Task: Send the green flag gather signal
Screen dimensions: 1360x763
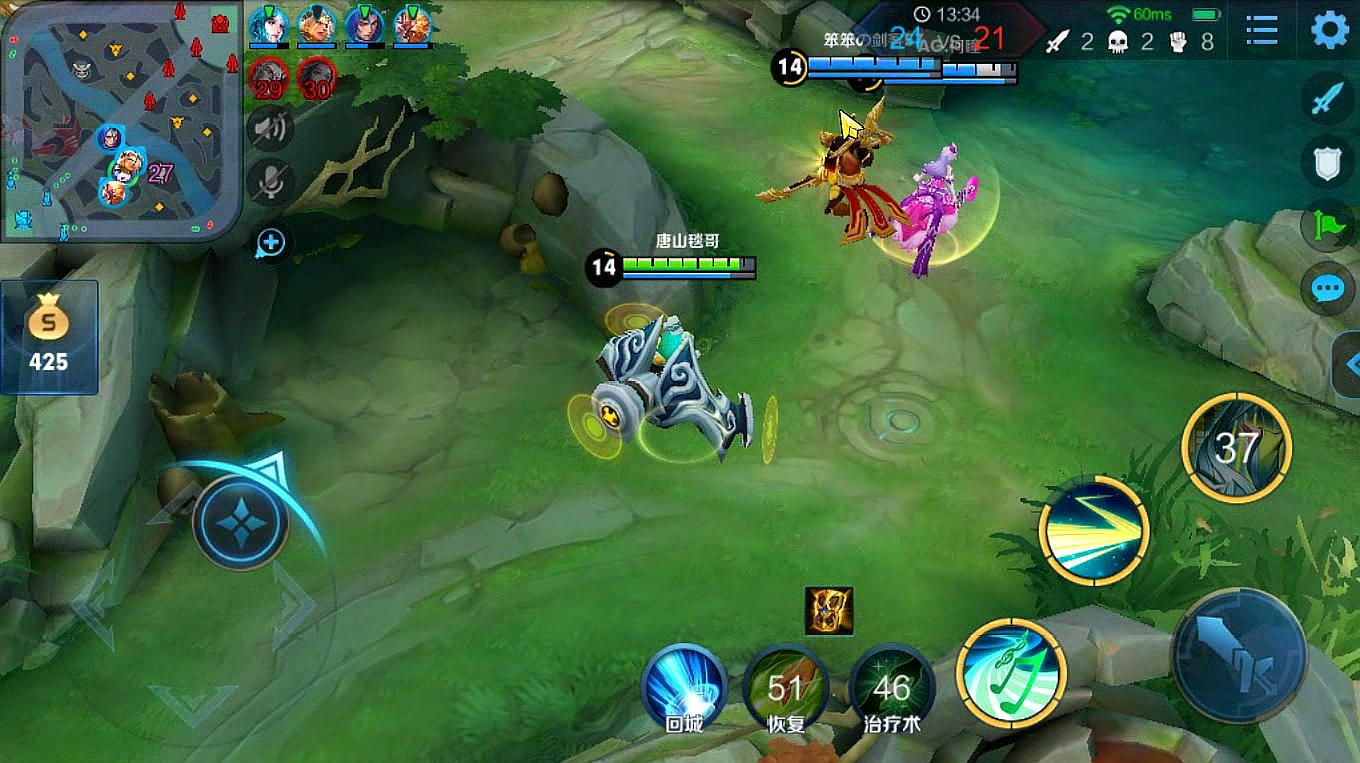Action: pos(1328,226)
